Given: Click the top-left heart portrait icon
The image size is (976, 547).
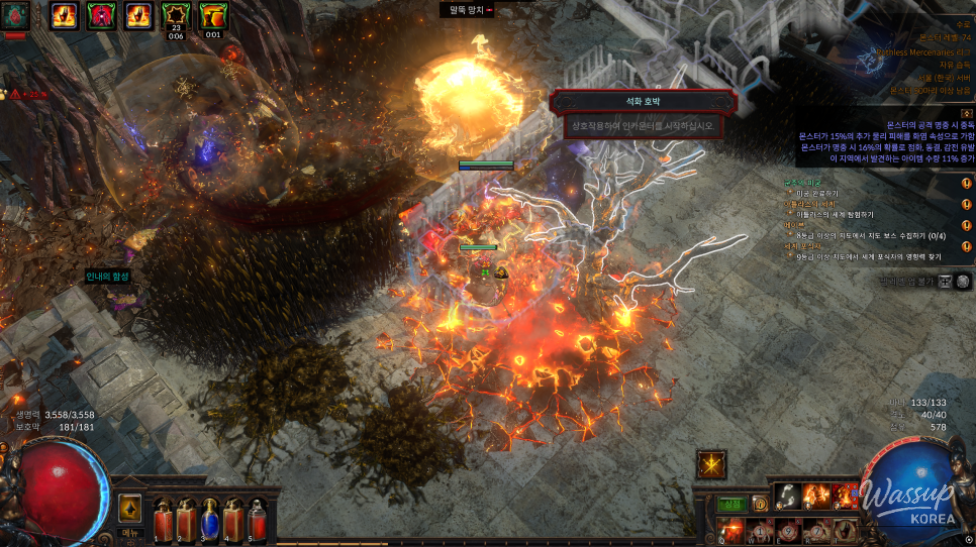Looking at the screenshot, I should [15, 16].
